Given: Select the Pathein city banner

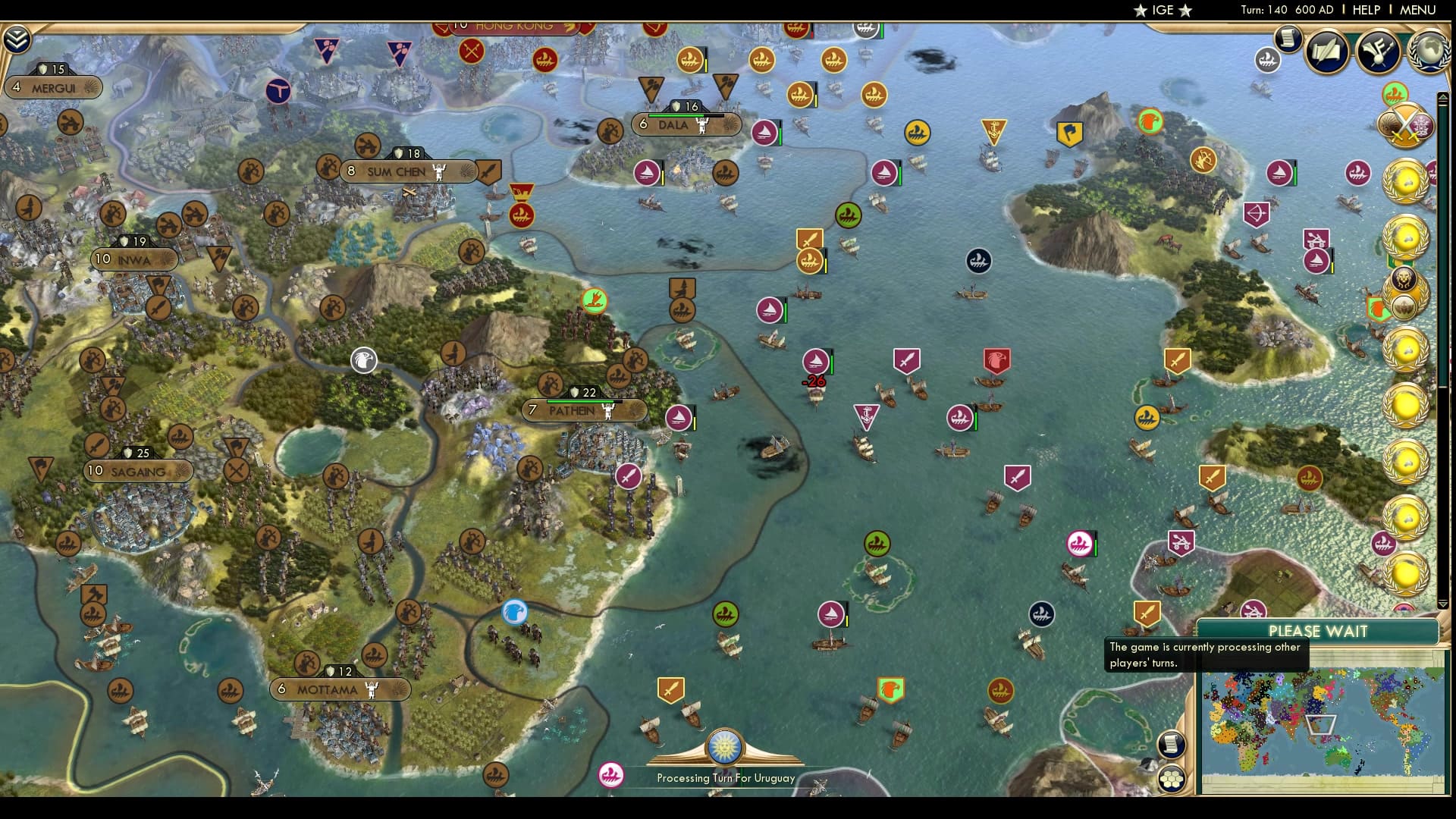Looking at the screenshot, I should coord(582,409).
